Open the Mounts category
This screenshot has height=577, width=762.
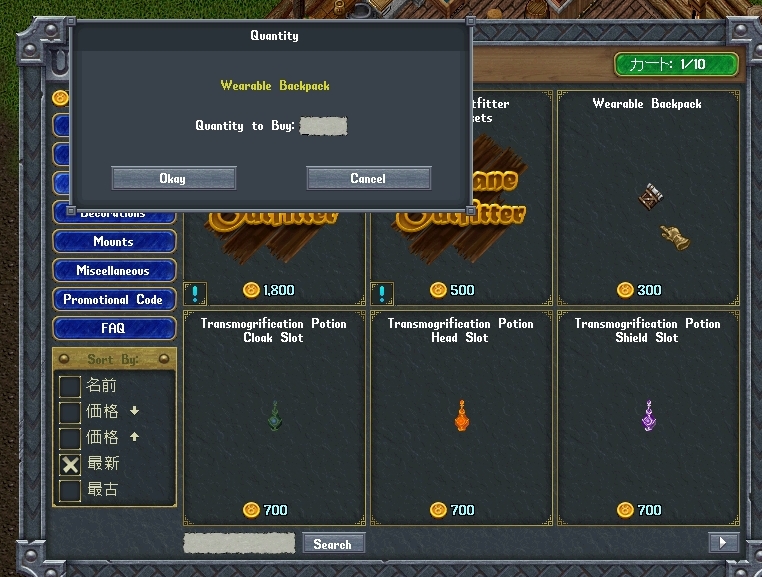(x=114, y=242)
